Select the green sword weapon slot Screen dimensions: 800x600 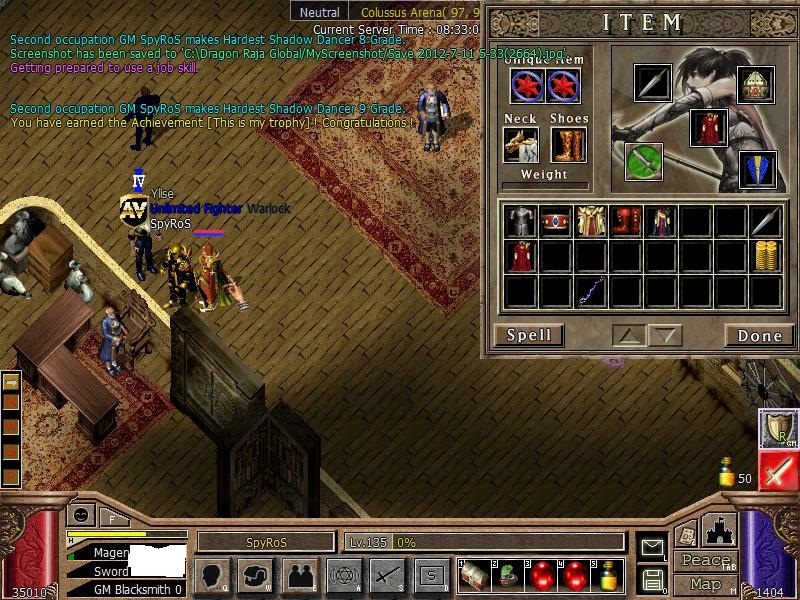click(644, 161)
